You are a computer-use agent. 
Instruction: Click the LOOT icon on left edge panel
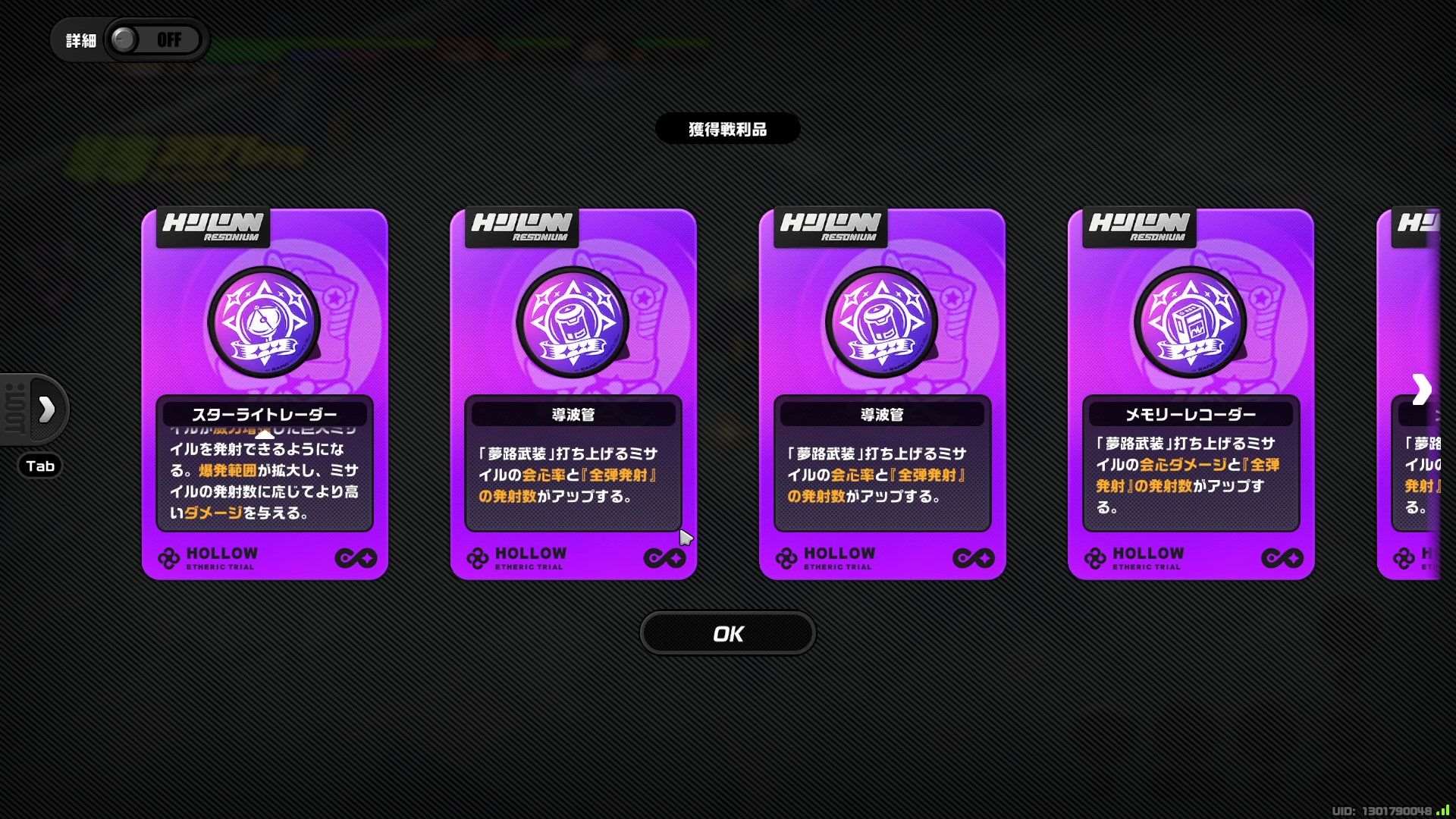[15, 409]
